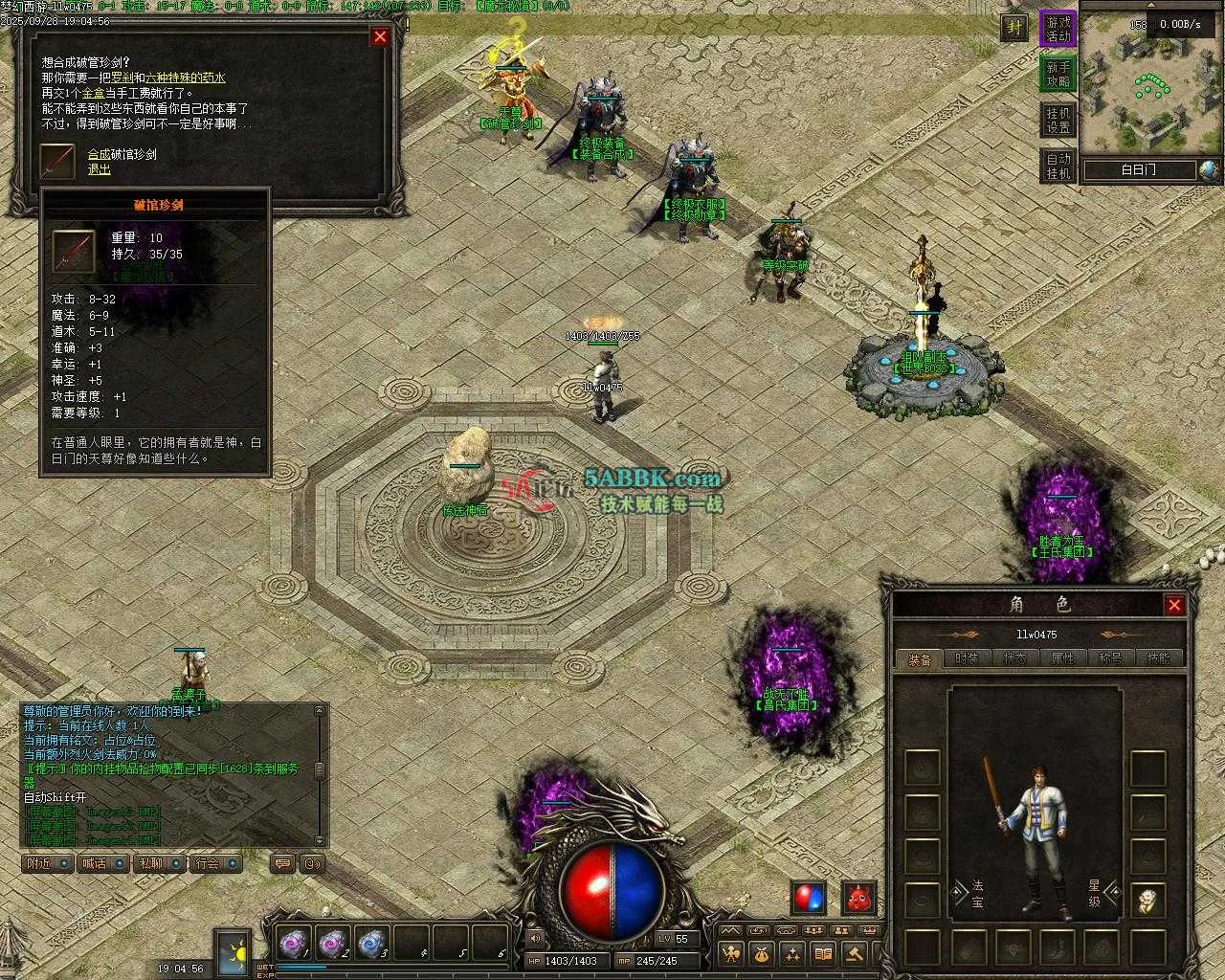
Task: Toggle the 自动挂机 auto-play button
Action: pos(1058,166)
